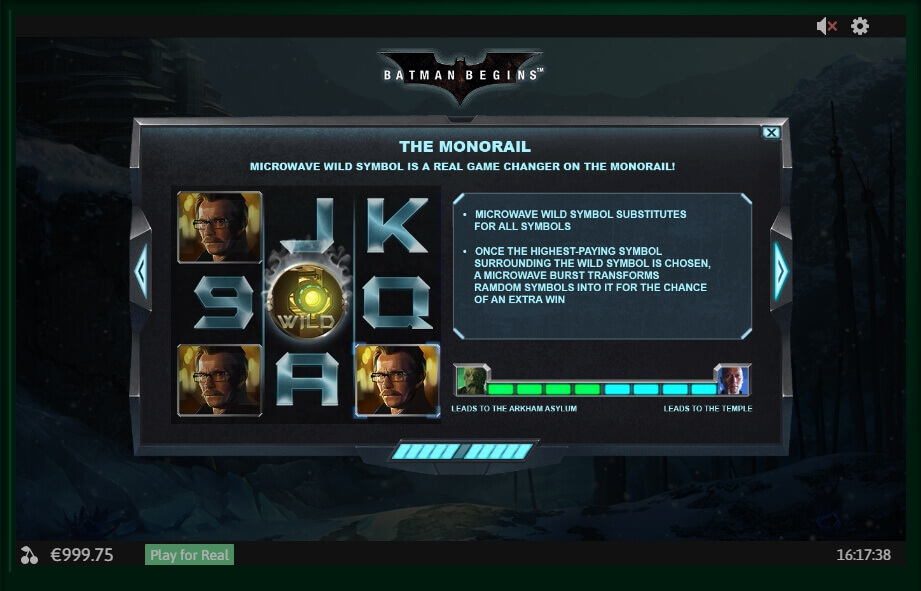The image size is (921, 591).
Task: Go to the previous info page
Action: tap(141, 270)
